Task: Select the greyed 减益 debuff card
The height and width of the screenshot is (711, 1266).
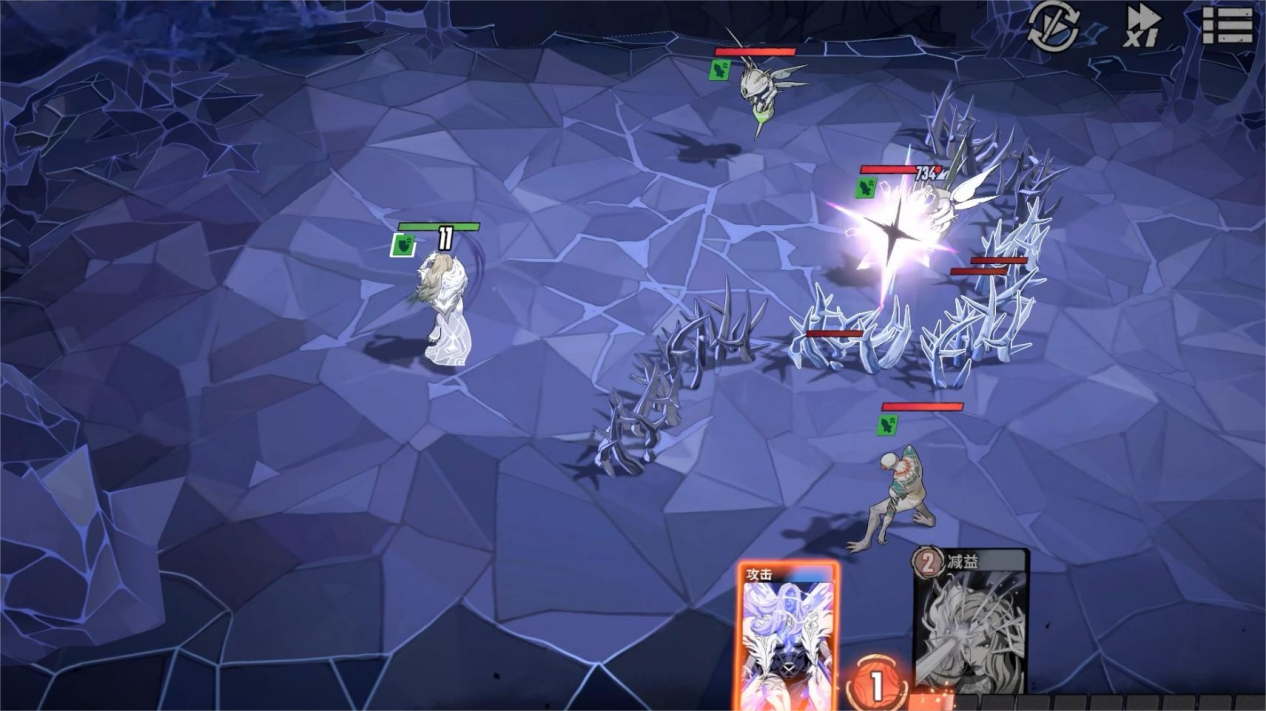Action: coord(970,622)
